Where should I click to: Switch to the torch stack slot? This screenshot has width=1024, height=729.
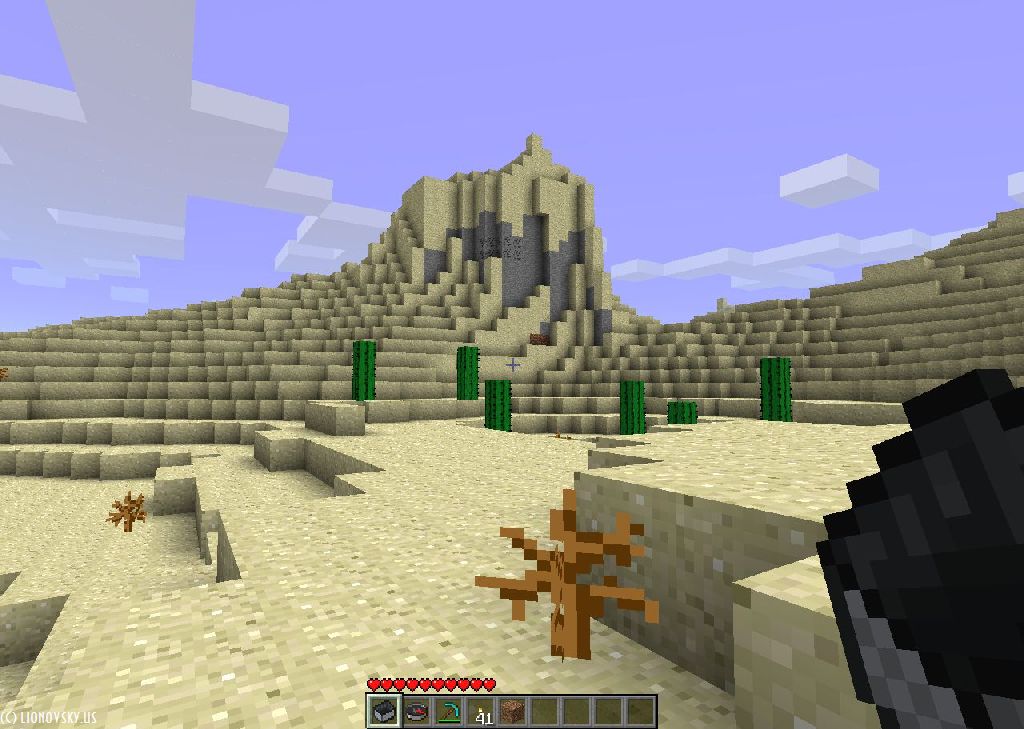click(481, 711)
